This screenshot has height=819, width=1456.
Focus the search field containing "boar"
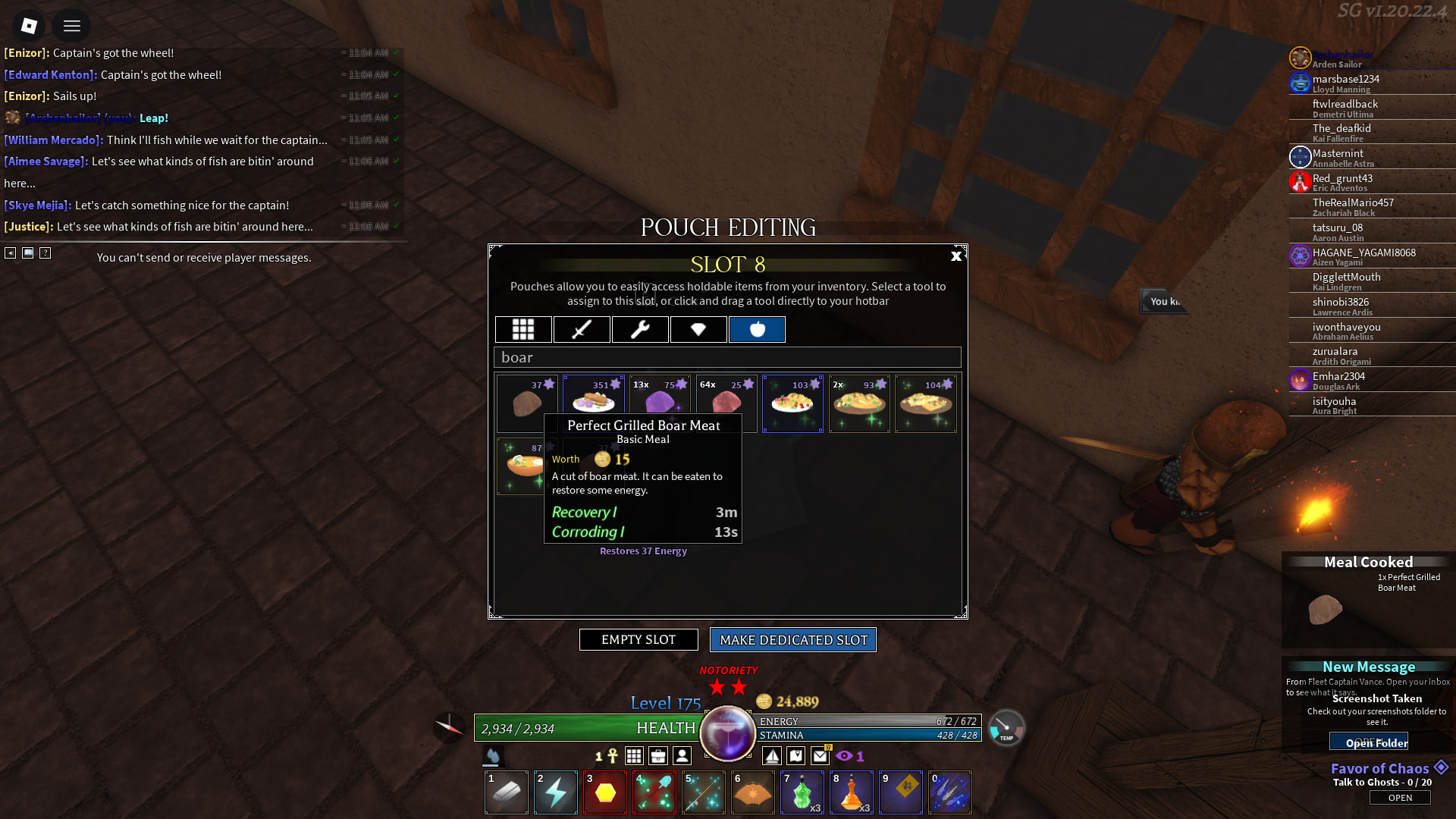727,358
